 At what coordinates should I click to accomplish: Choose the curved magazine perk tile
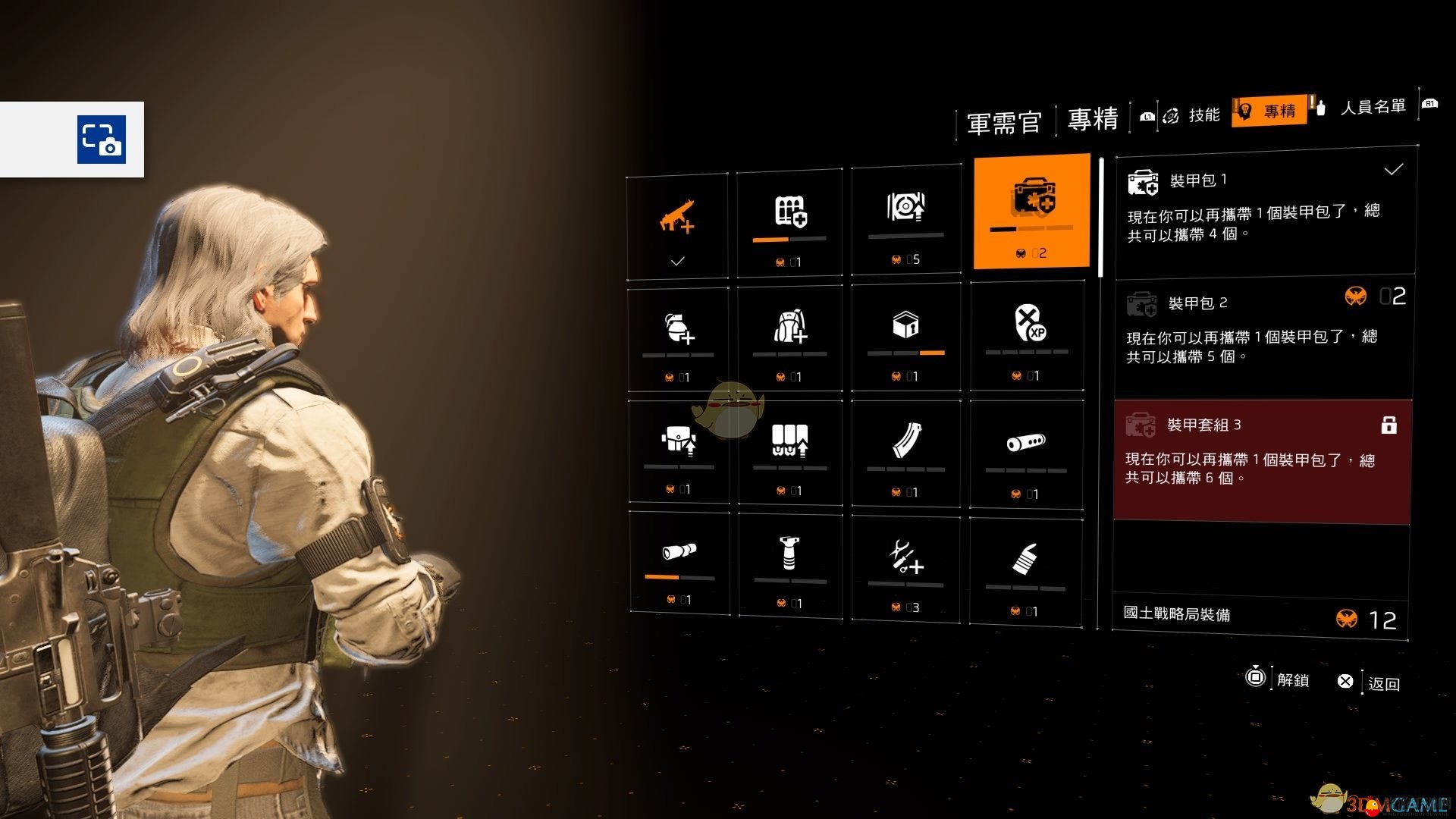[x=906, y=453]
